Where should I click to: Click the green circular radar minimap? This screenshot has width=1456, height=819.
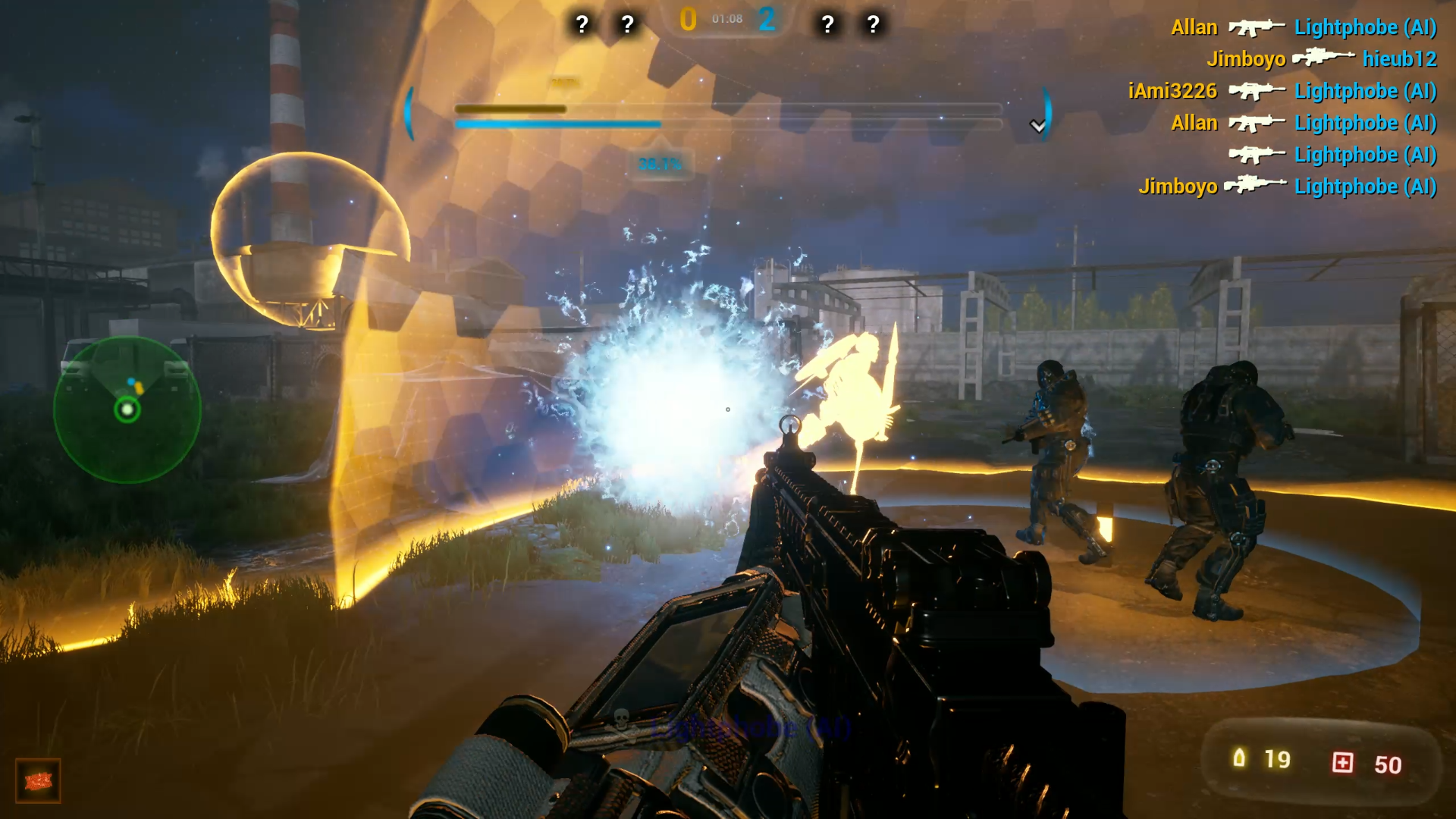(x=127, y=409)
